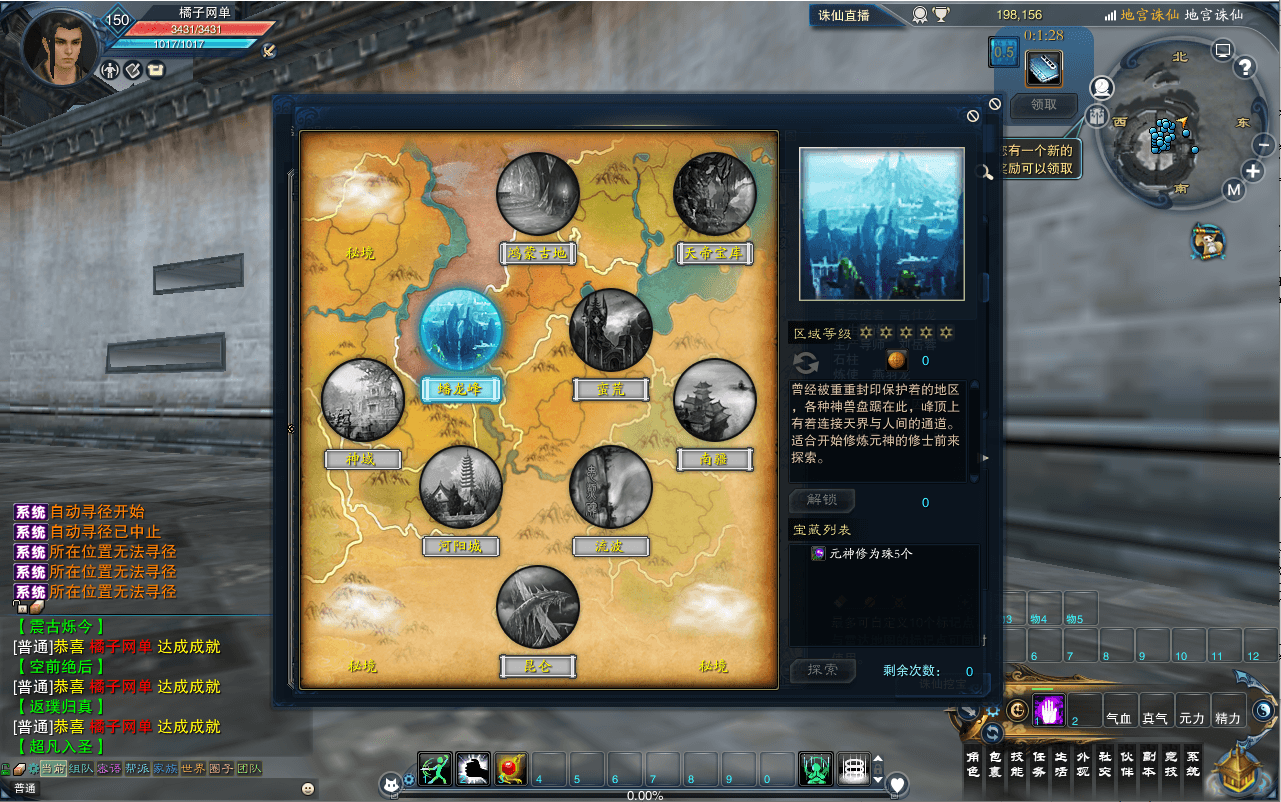Select the 蛮荒 region circle

tap(611, 331)
